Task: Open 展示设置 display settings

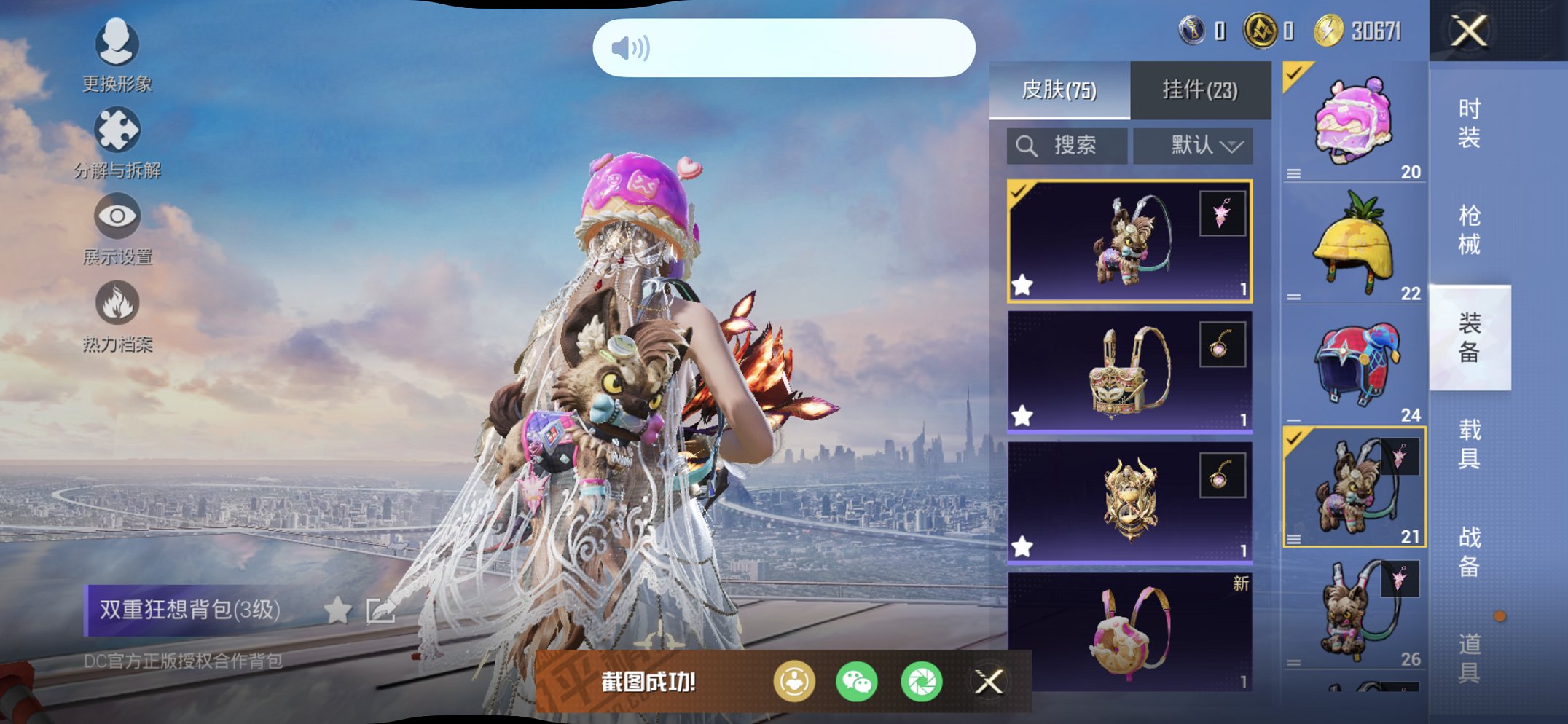Action: 117,216
